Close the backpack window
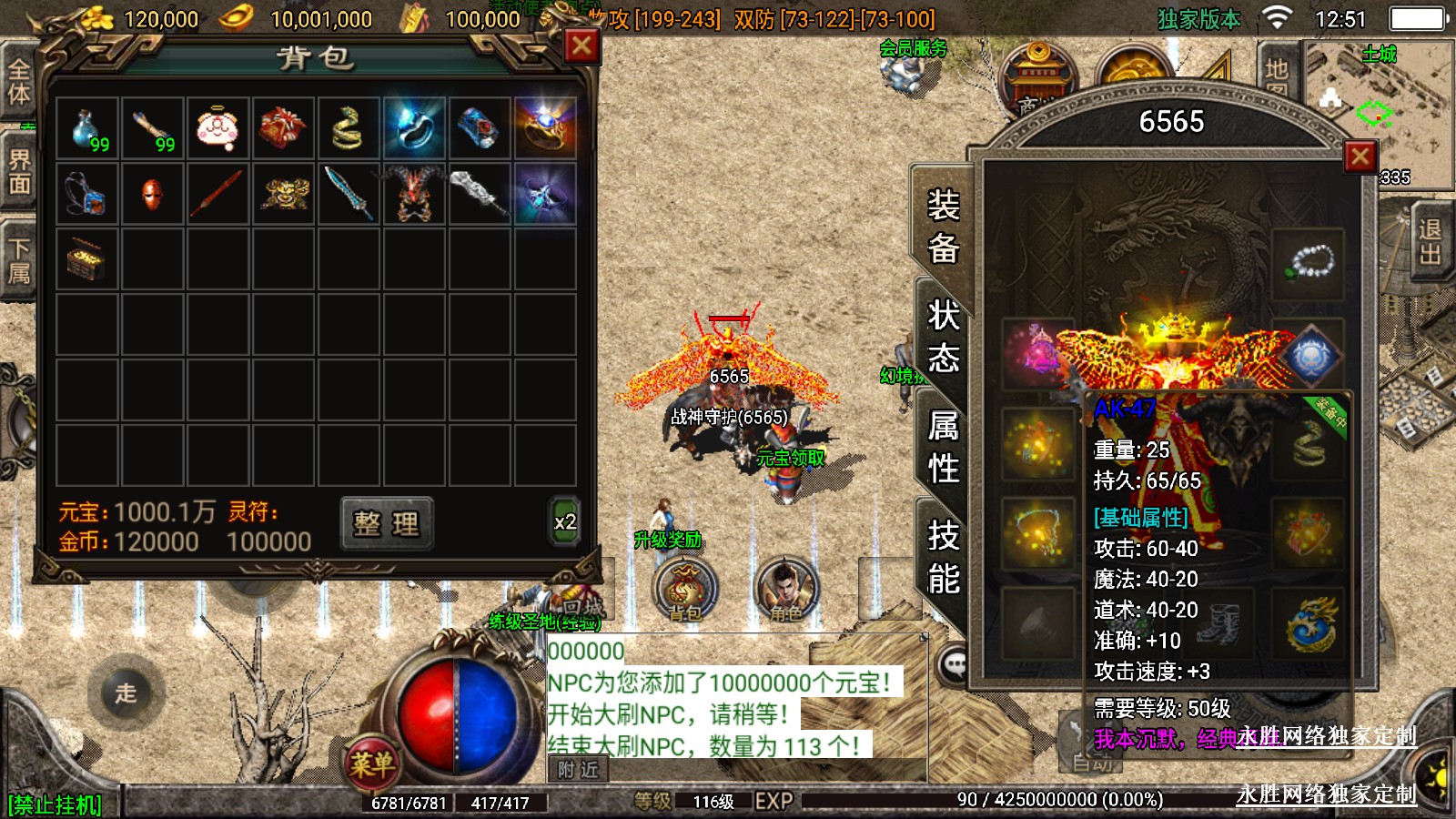This screenshot has width=1456, height=819. (x=581, y=45)
